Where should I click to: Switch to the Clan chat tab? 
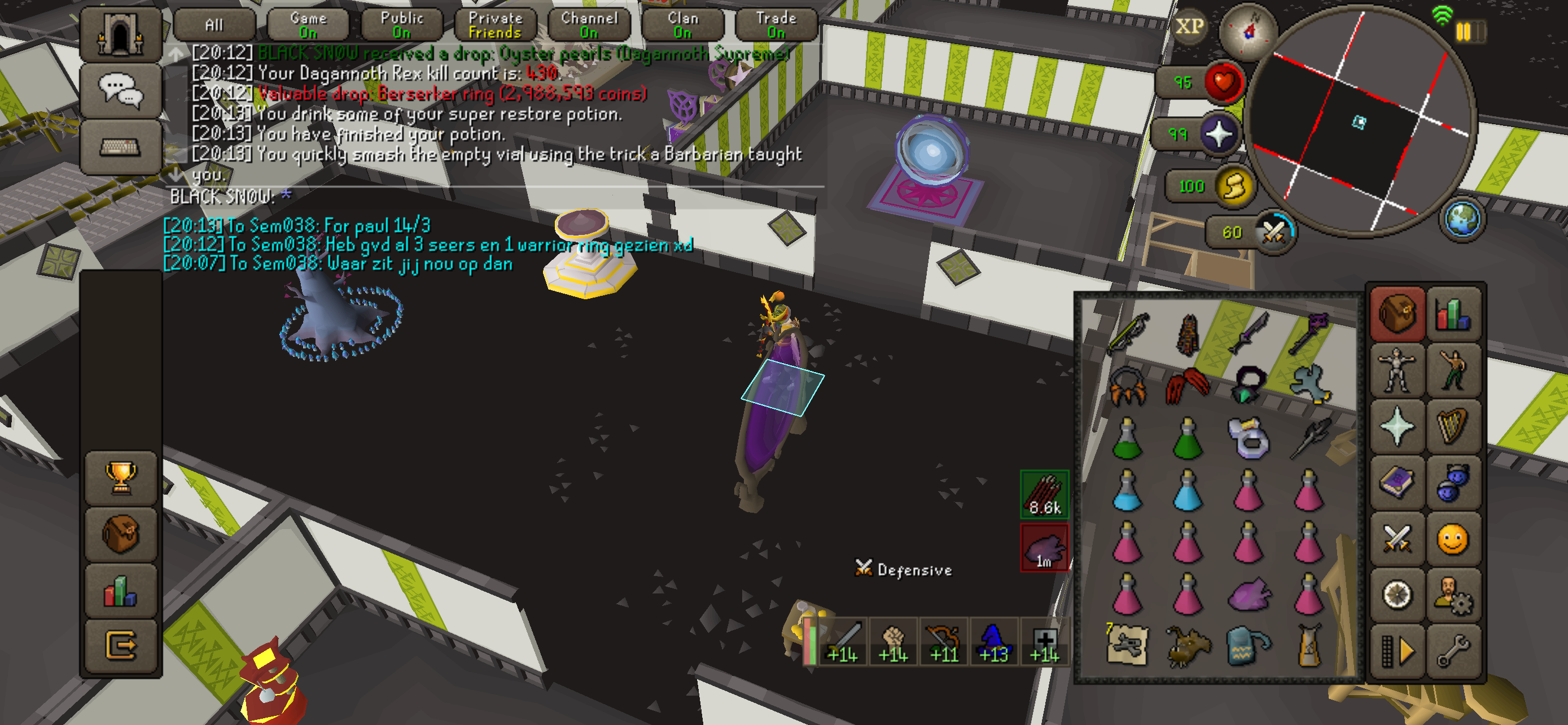(x=683, y=25)
